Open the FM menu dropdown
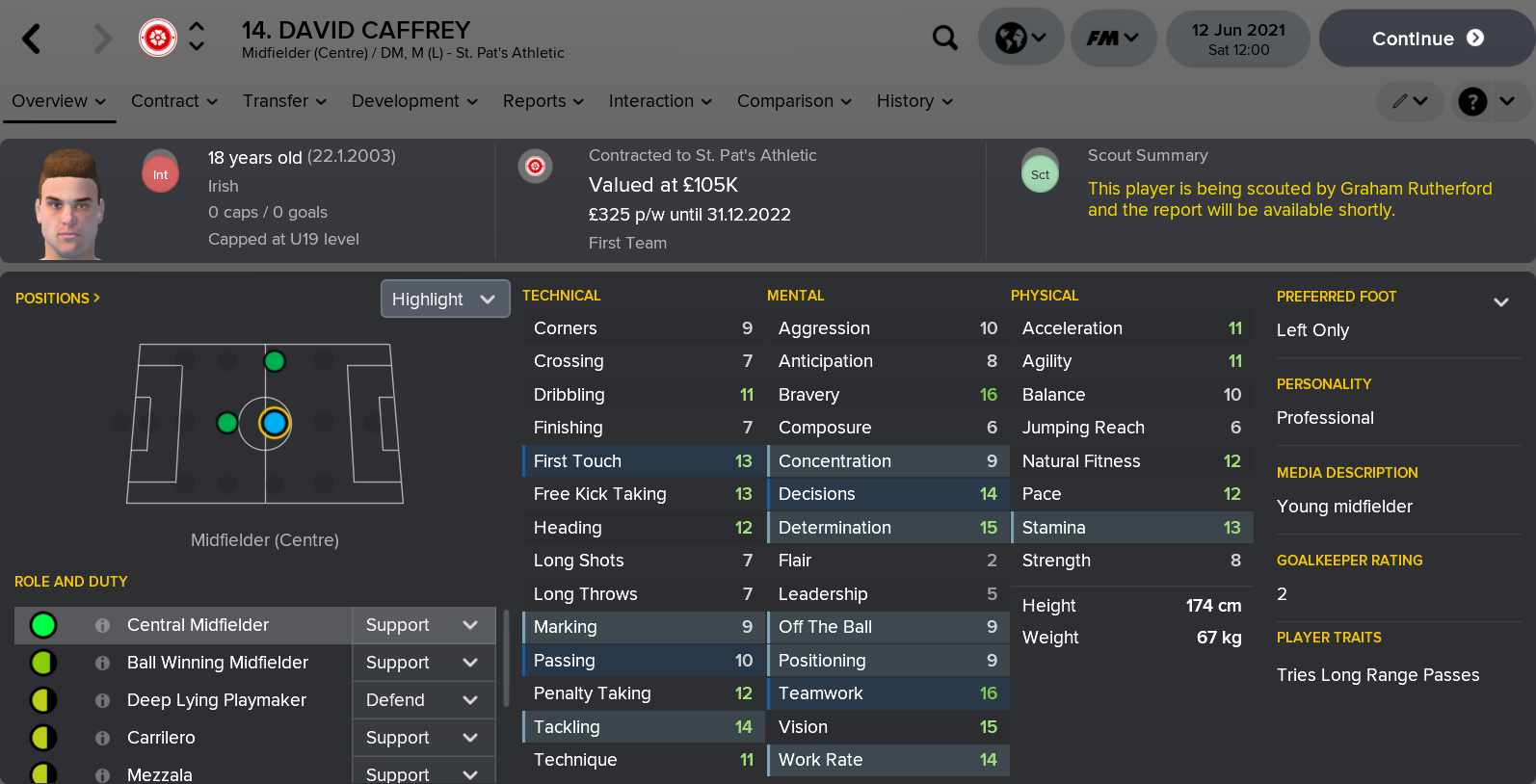 tap(1113, 39)
